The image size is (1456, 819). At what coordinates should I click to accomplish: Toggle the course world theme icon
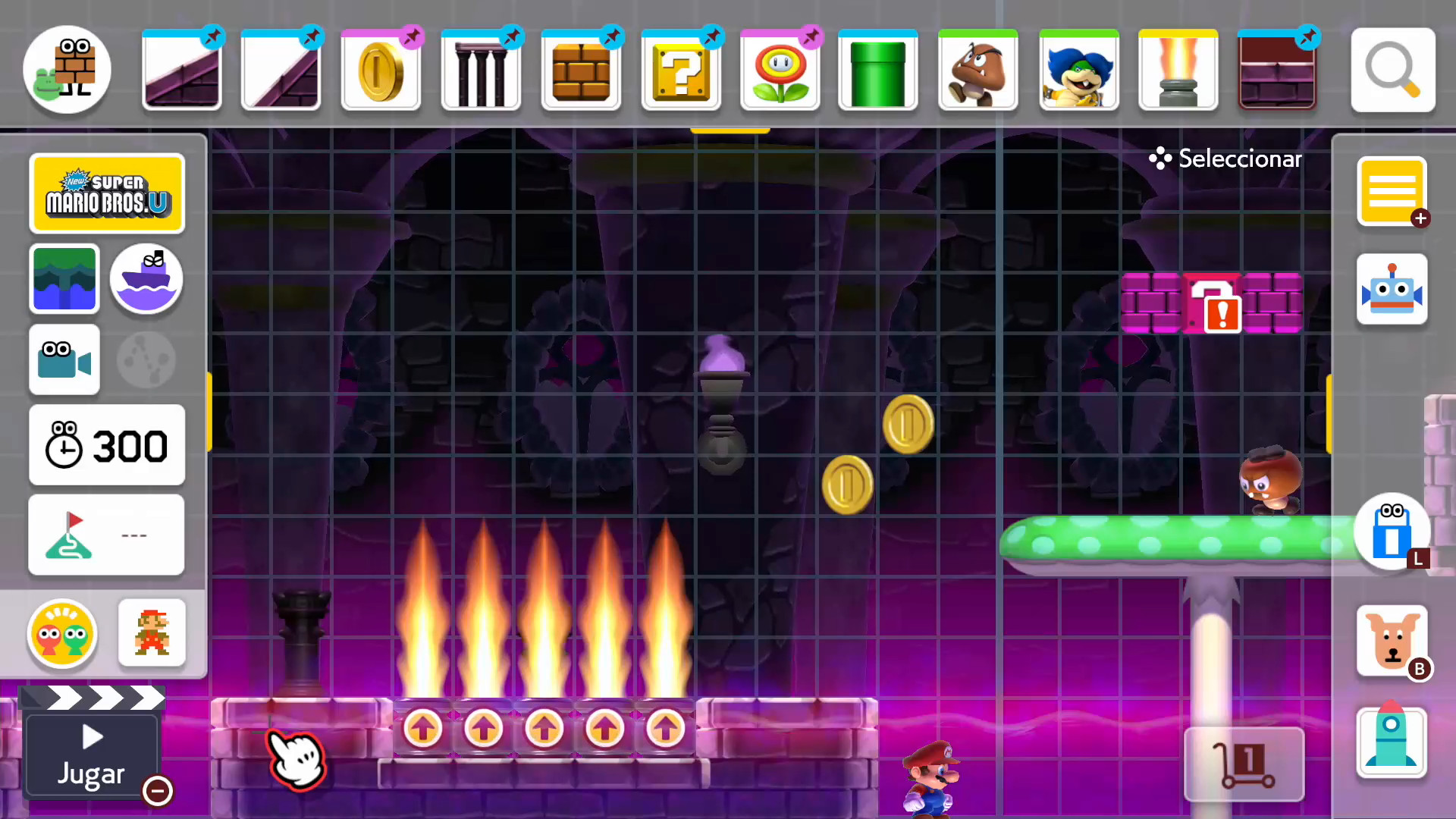click(x=64, y=279)
